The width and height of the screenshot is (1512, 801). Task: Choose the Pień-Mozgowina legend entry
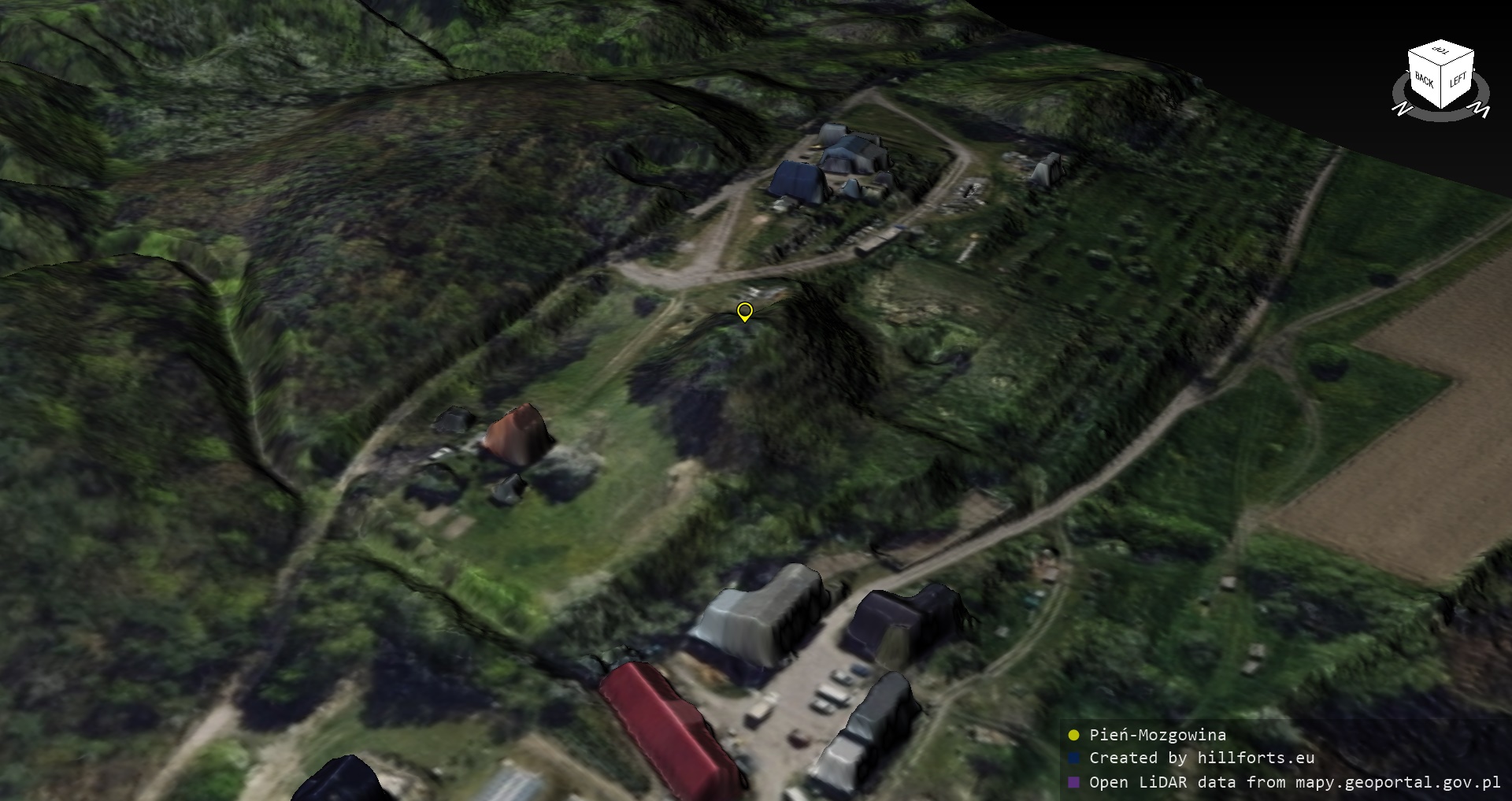1157,735
